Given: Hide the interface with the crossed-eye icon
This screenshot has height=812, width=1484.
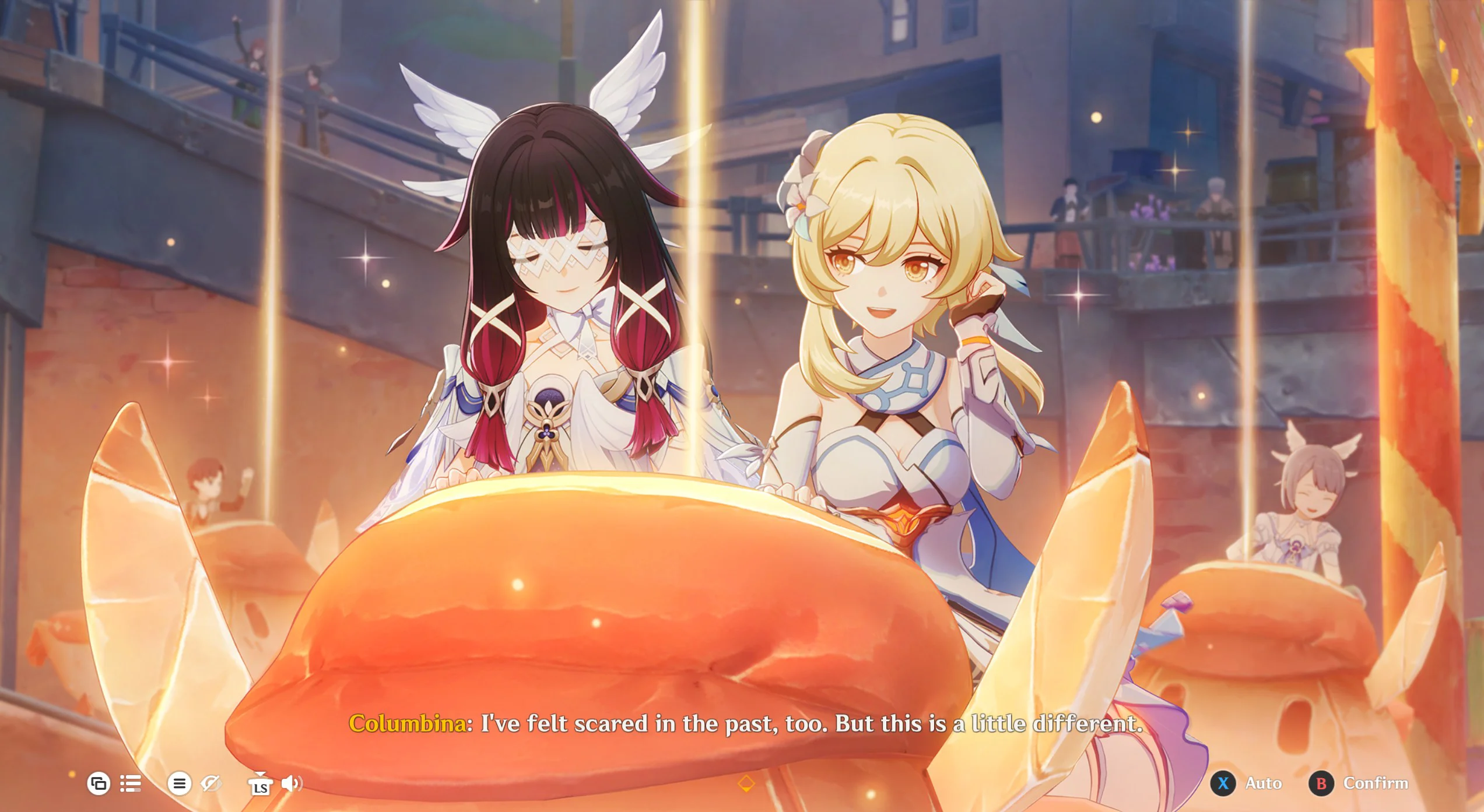Looking at the screenshot, I should pyautogui.click(x=211, y=783).
